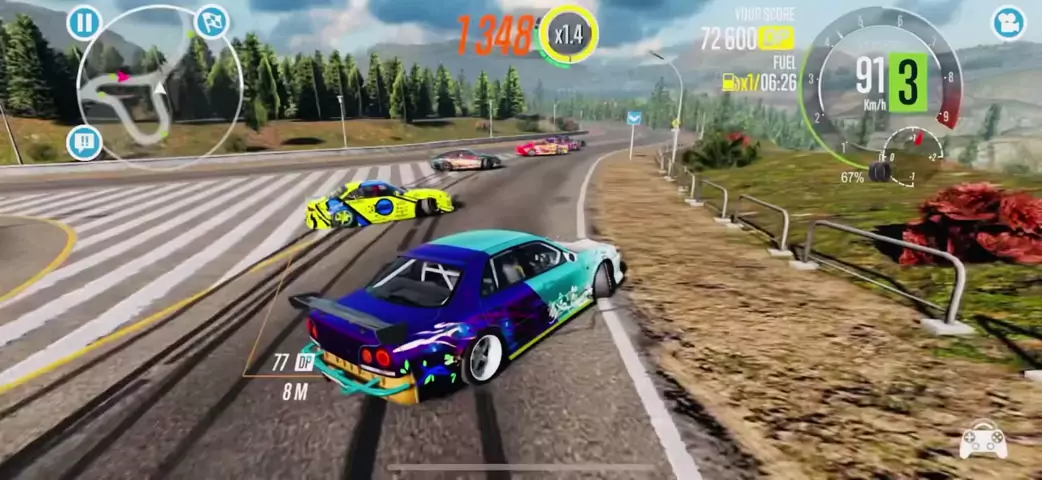Tap the checkered flag button
Viewport: 1042px width, 480px height.
(x=211, y=21)
